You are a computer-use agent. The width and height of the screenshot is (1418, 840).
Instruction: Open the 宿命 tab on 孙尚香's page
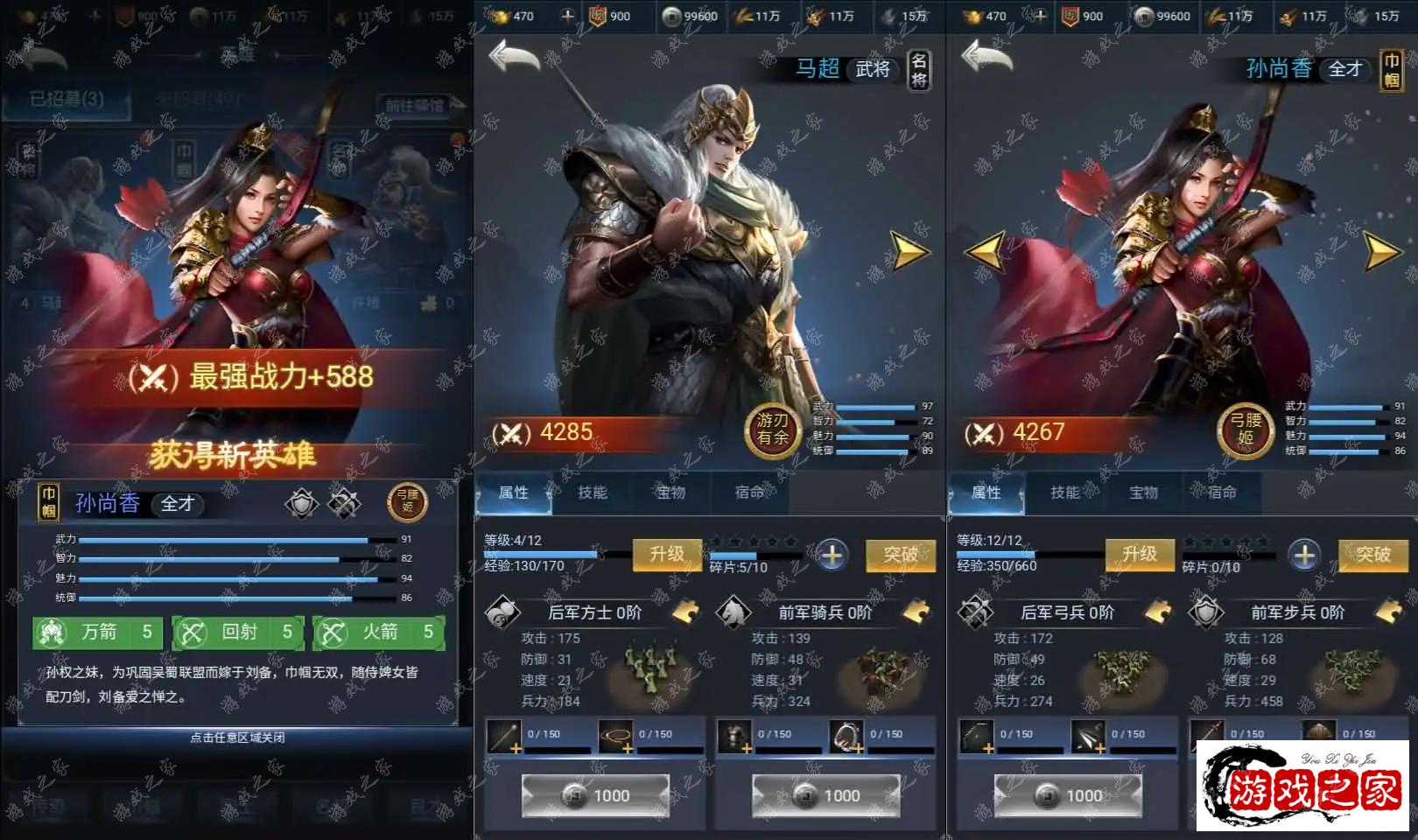coord(1222,493)
